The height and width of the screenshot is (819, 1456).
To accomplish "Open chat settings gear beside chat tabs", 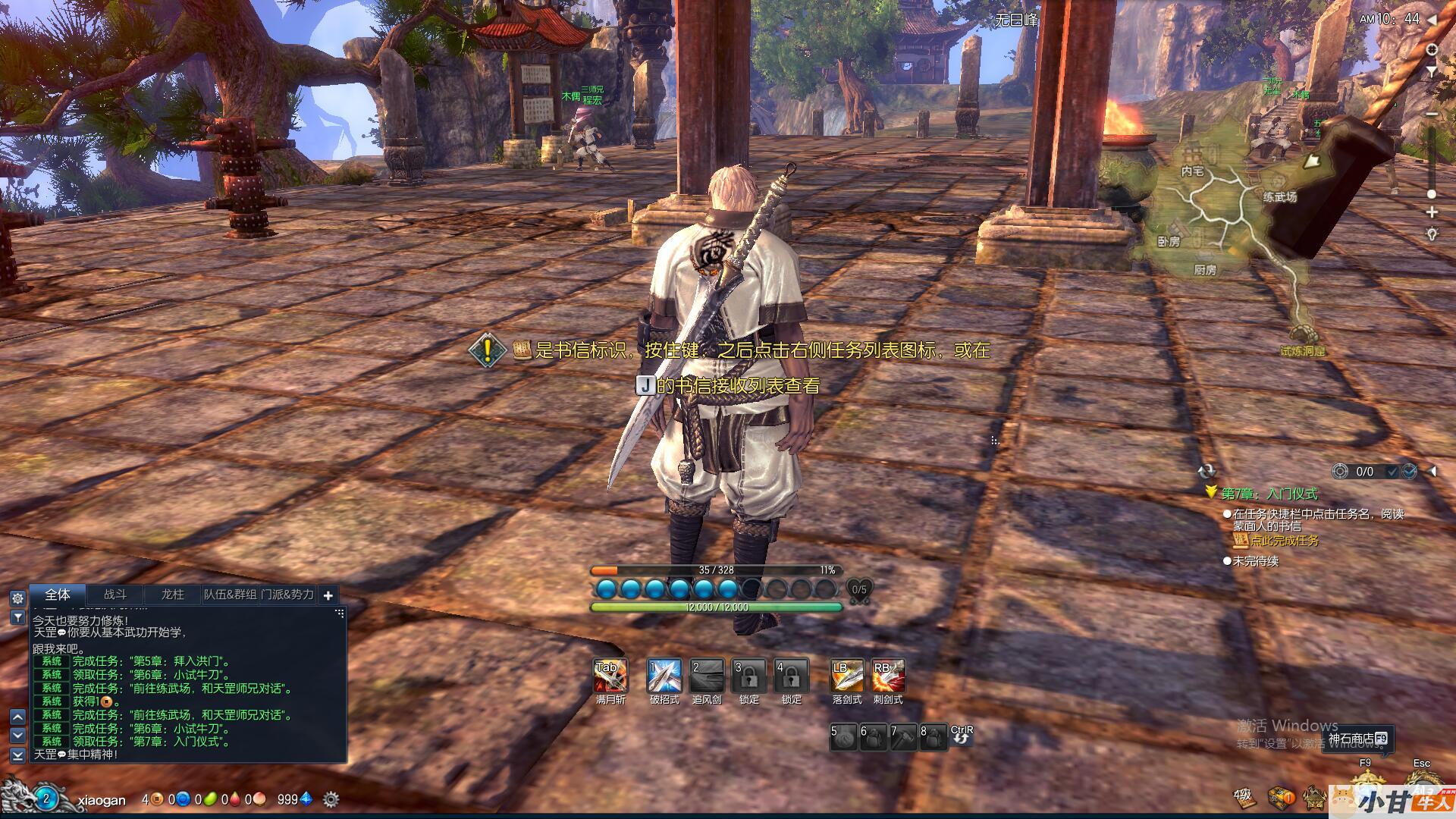I will (x=17, y=598).
